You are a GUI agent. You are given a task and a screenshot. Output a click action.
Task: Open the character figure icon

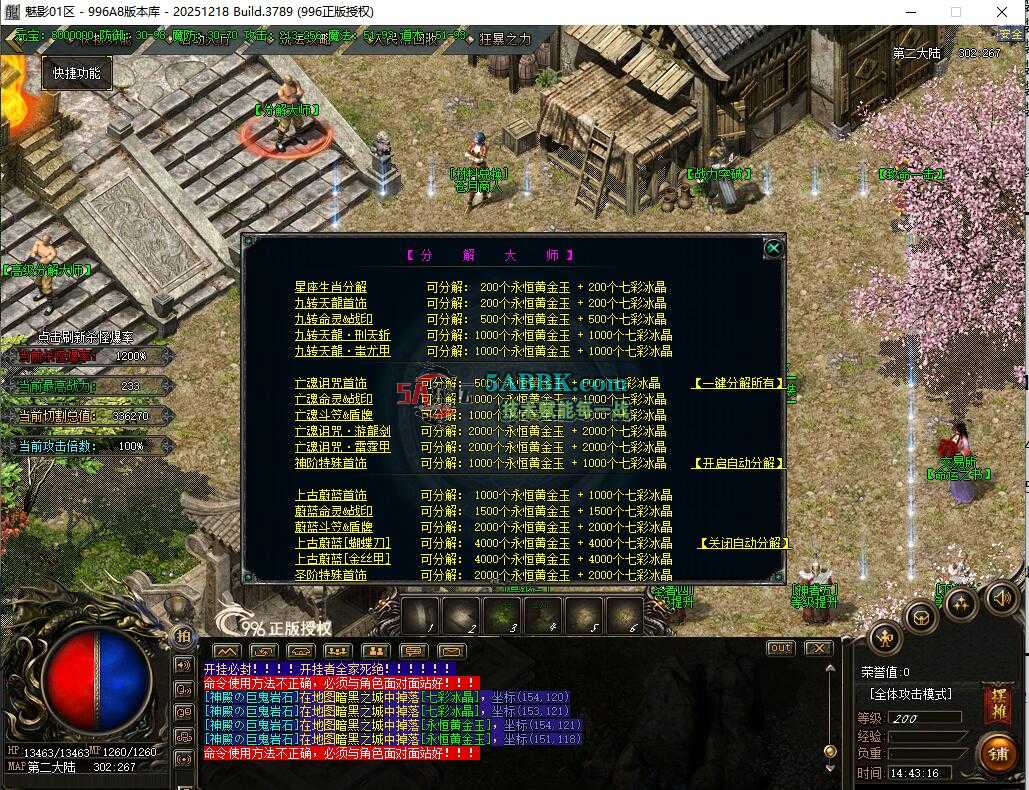click(885, 636)
